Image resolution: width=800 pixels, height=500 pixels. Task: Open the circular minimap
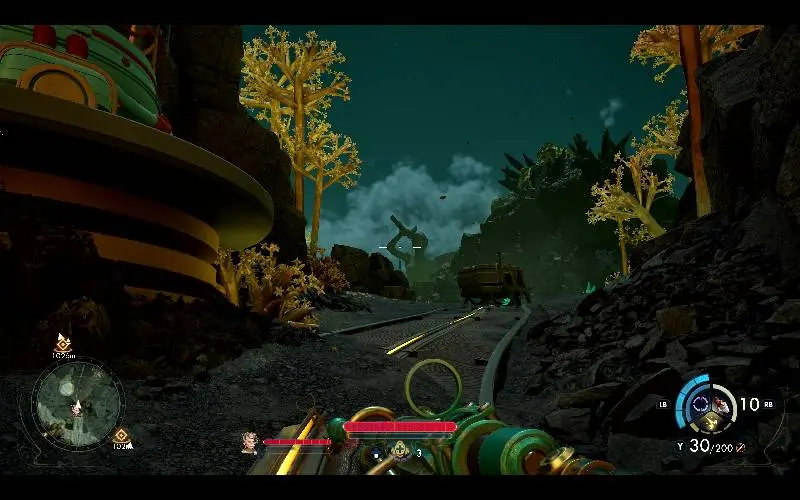coord(76,405)
